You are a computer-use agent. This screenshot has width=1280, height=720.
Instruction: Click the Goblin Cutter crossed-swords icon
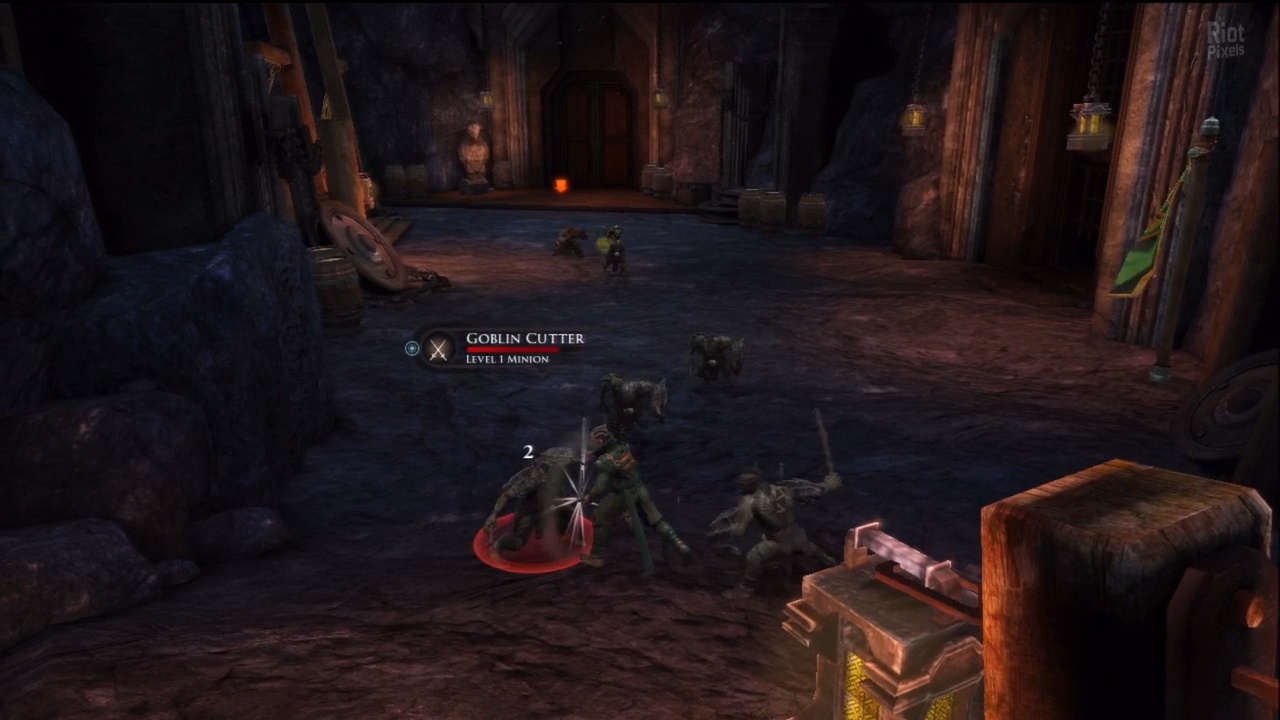[x=438, y=348]
